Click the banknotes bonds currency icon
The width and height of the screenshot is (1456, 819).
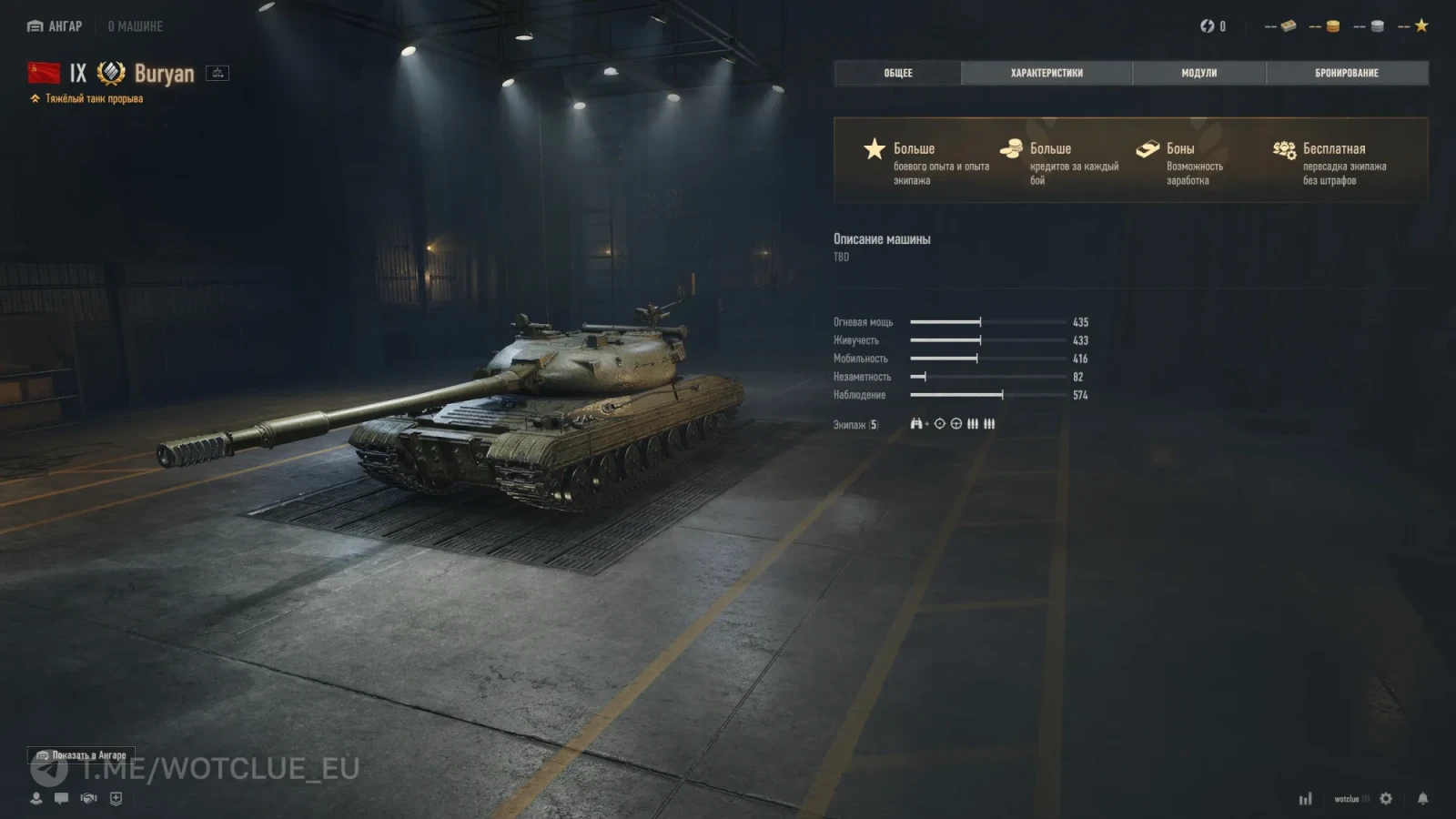coord(1288,26)
